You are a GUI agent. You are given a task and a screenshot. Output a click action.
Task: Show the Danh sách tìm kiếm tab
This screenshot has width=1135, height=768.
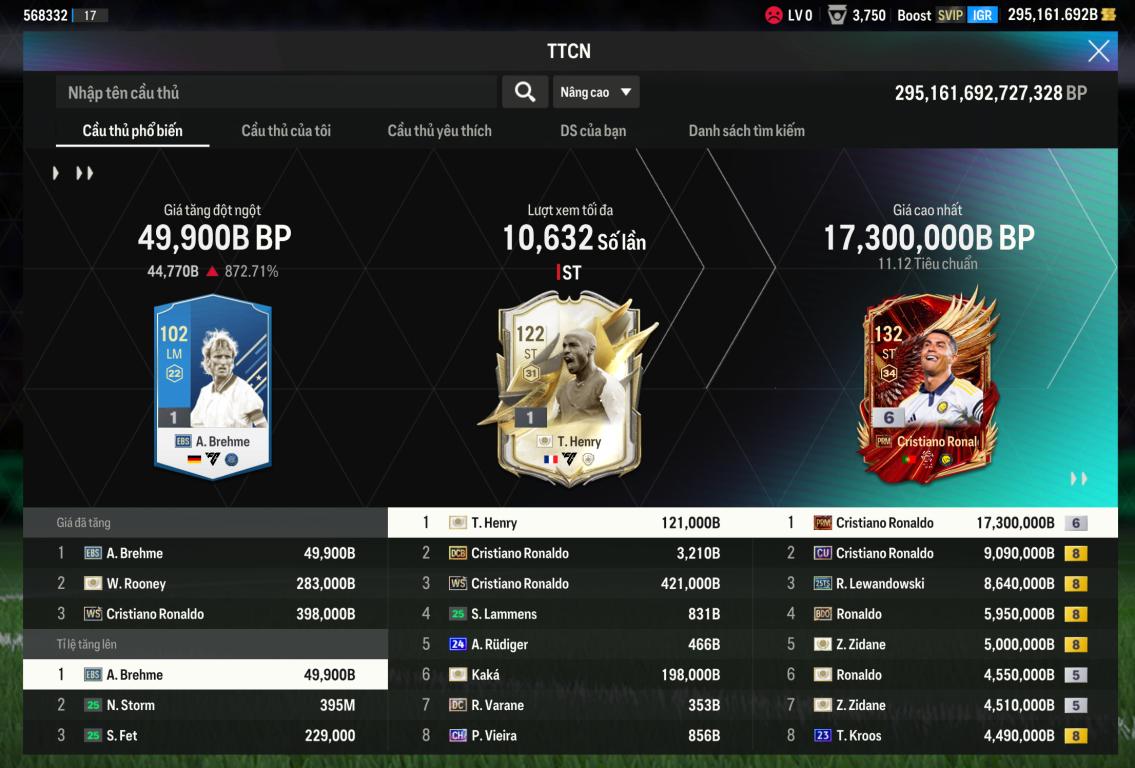pos(746,131)
